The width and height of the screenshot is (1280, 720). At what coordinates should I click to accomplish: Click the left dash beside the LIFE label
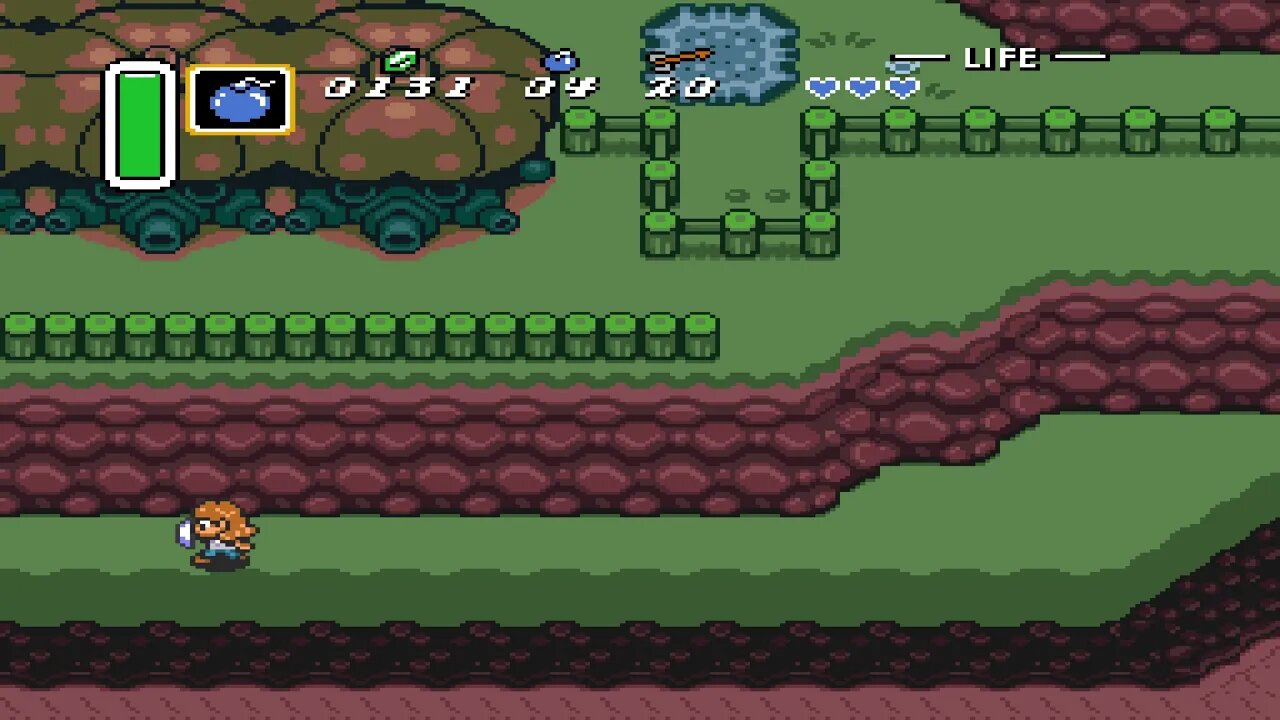(x=921, y=58)
